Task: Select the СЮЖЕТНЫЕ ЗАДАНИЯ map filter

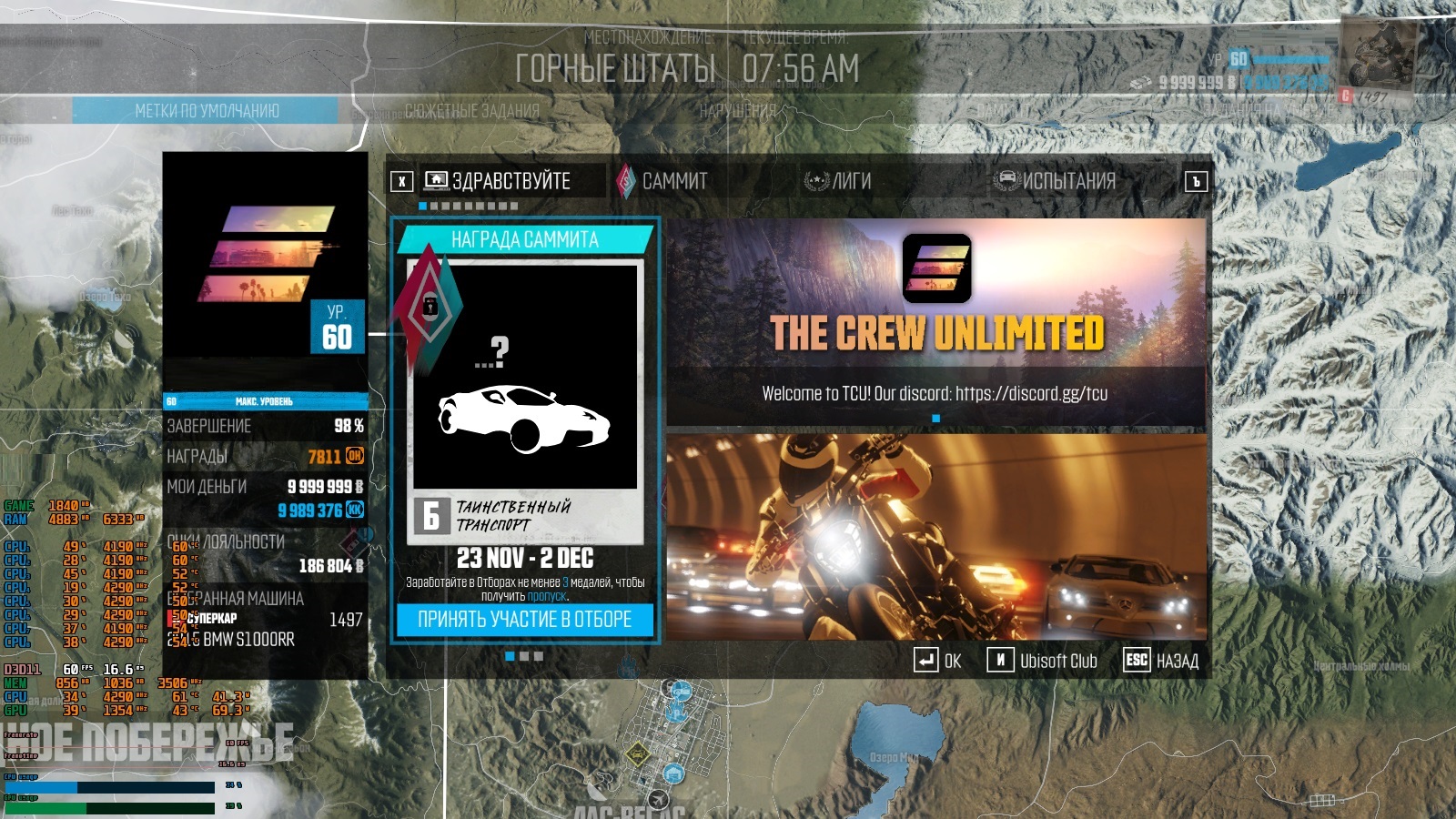Action: click(x=471, y=111)
